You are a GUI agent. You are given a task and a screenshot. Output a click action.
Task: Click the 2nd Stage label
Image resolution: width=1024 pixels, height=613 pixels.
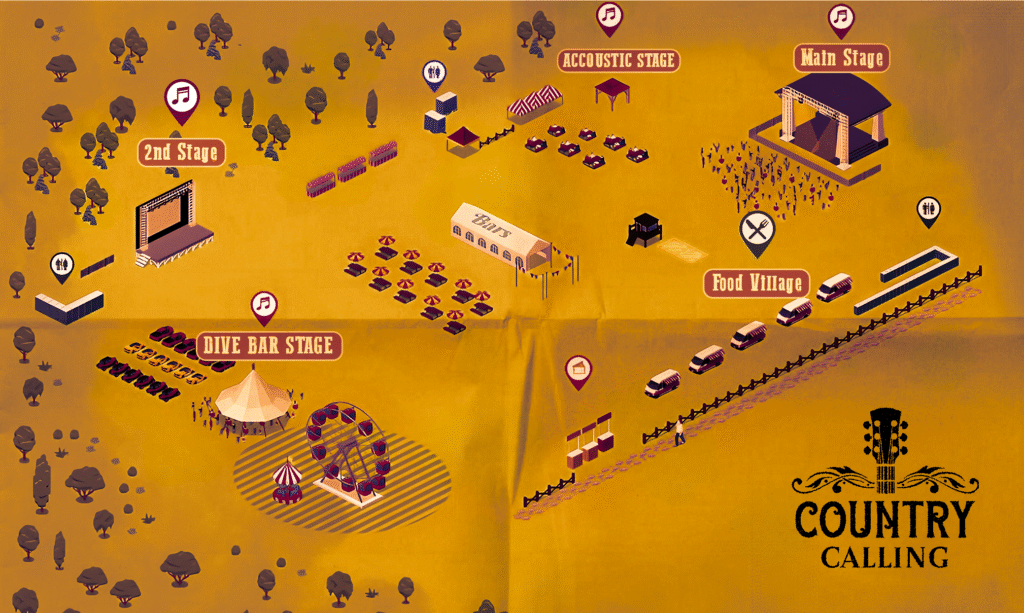181,153
